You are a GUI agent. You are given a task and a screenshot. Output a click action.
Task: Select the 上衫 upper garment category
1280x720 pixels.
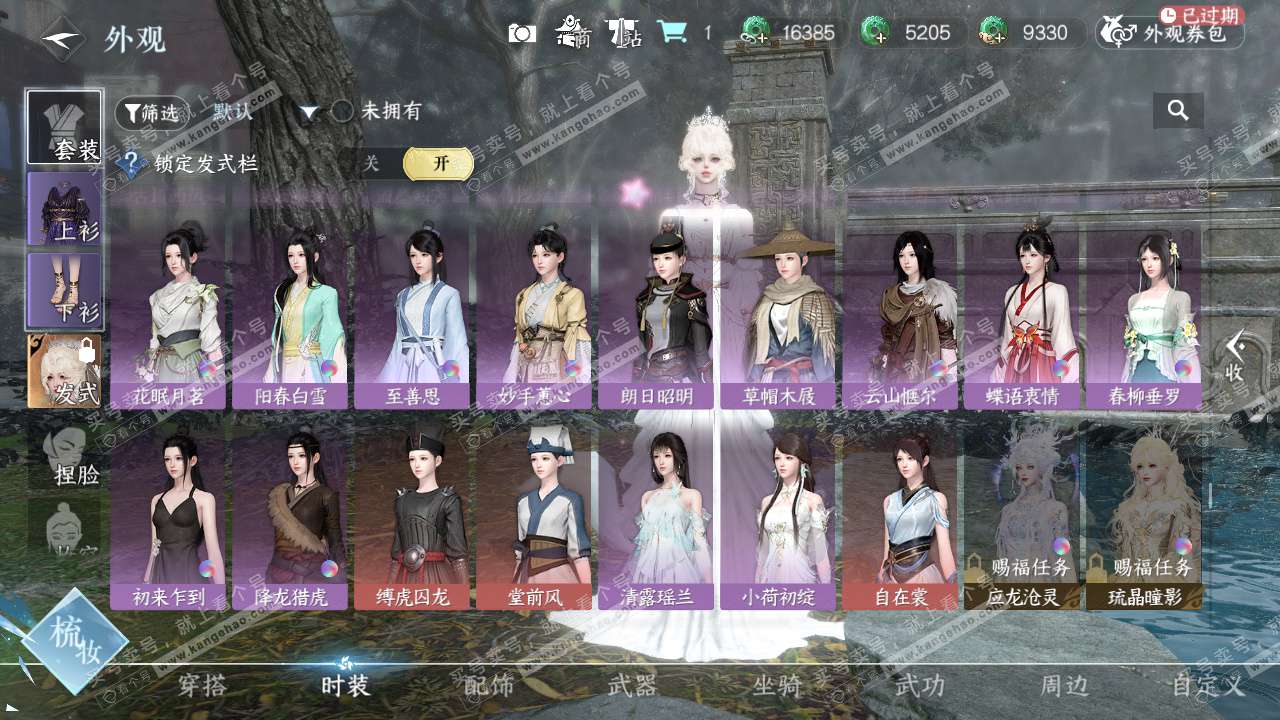tap(64, 208)
